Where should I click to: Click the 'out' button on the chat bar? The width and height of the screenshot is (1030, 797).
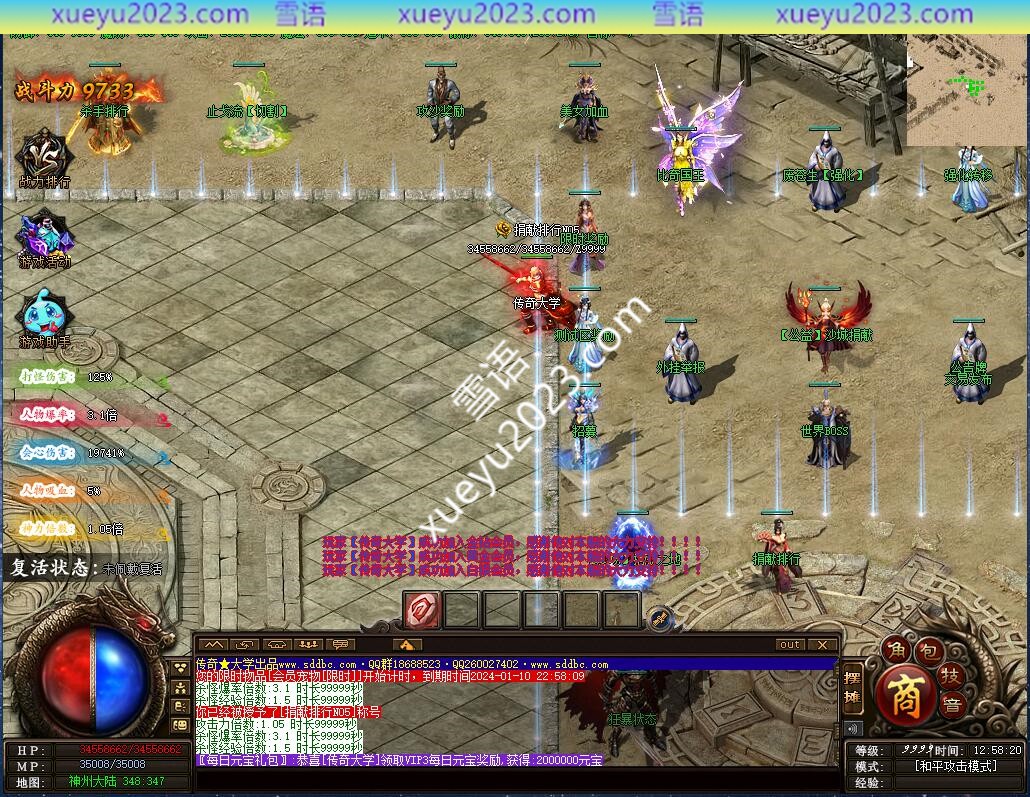(x=790, y=645)
